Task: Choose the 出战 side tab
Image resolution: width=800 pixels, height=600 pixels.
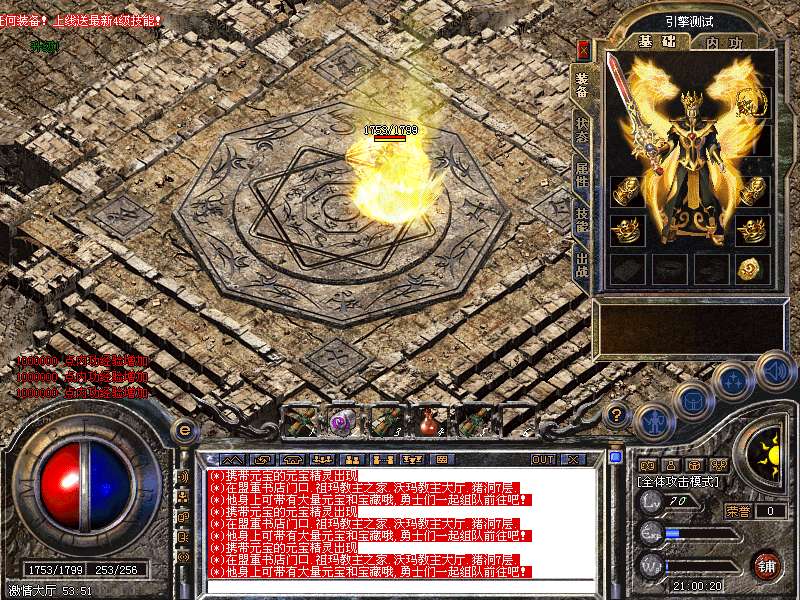Action: (x=582, y=267)
